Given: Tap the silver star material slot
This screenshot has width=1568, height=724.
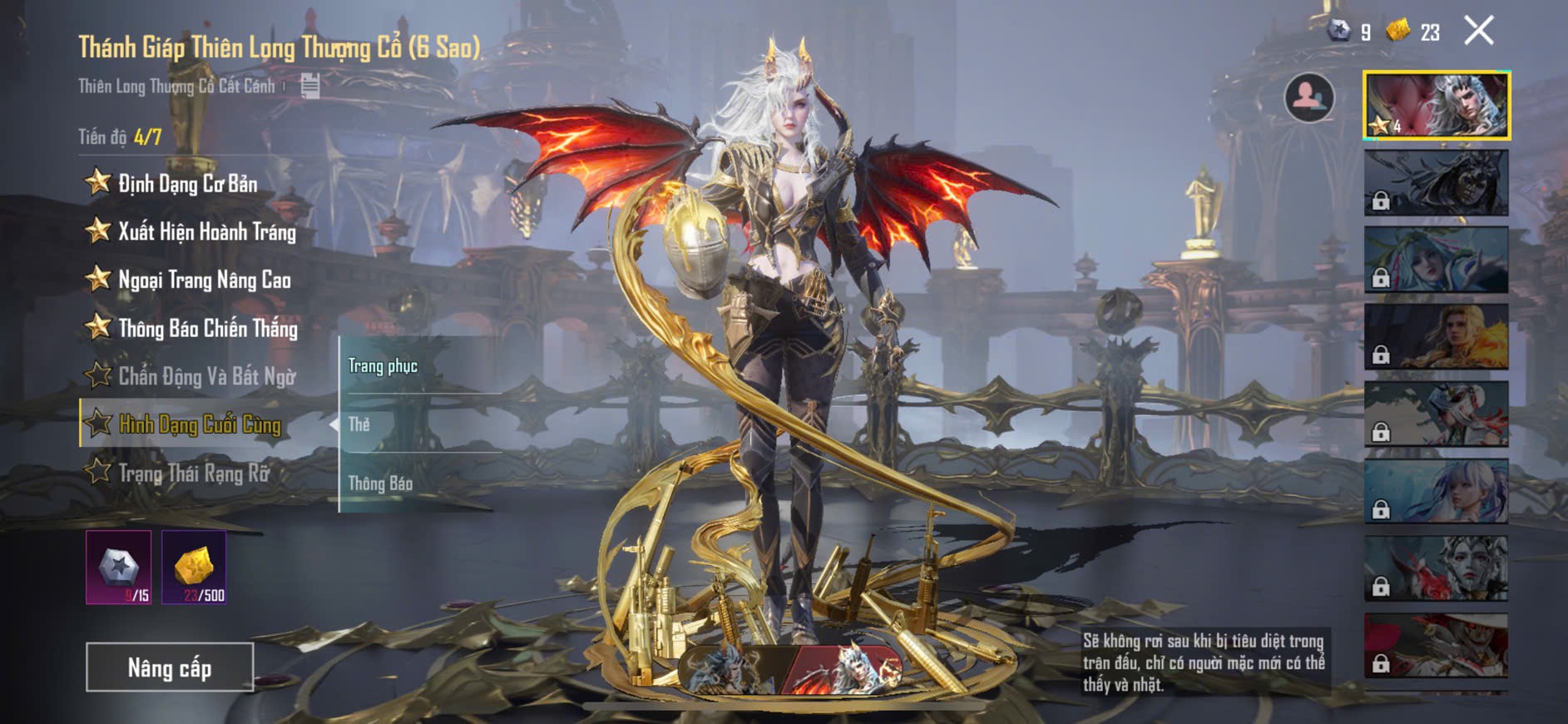Looking at the screenshot, I should 119,567.
